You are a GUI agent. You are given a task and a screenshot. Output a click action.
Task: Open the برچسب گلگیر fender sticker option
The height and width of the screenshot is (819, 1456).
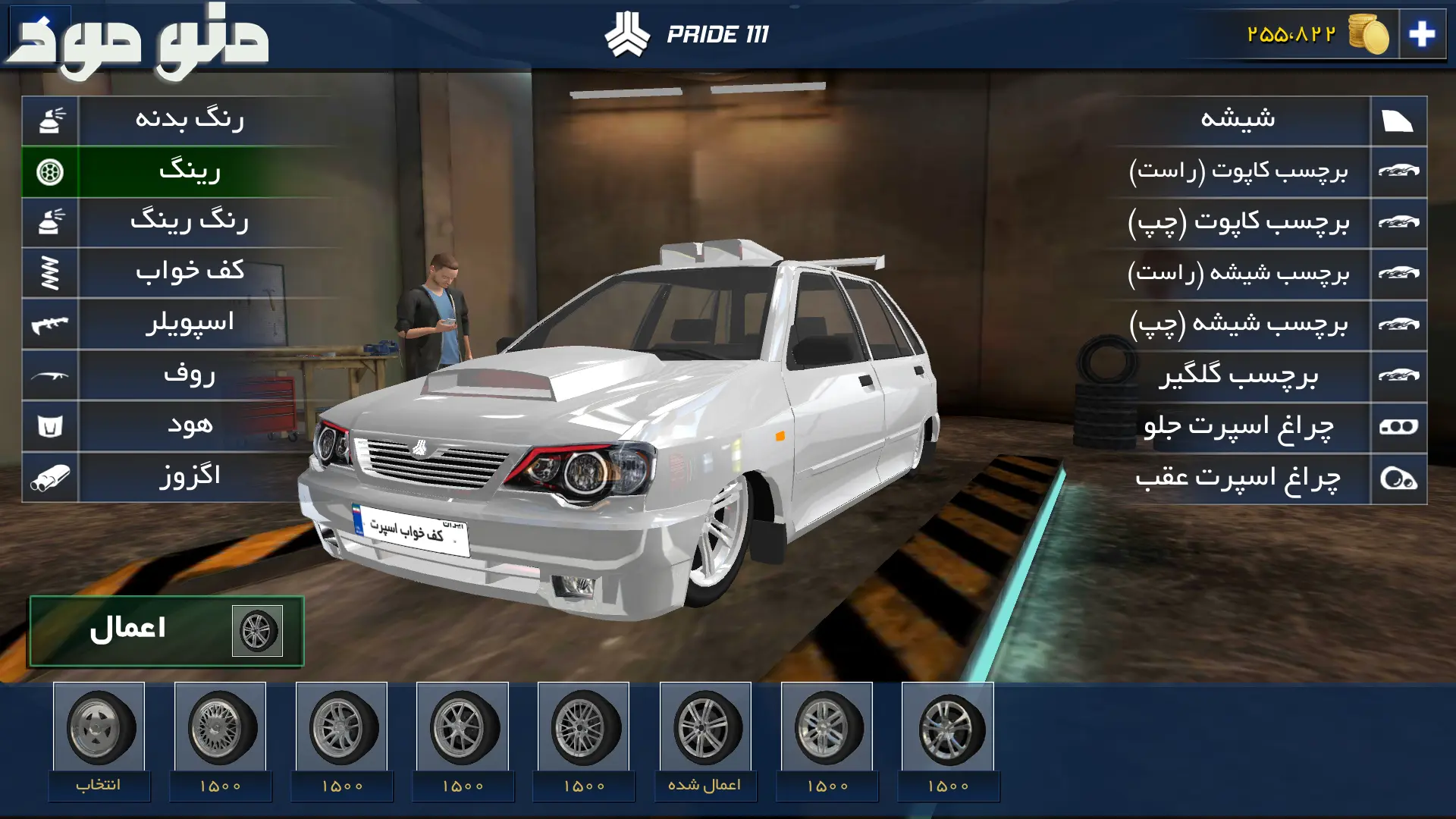(1238, 376)
